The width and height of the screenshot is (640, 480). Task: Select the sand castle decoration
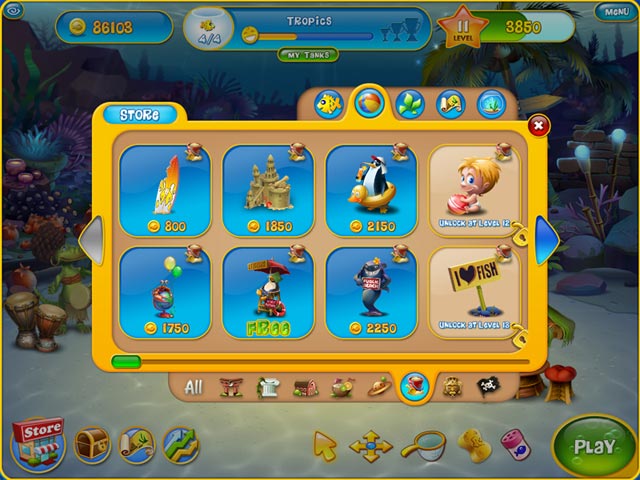pos(268,191)
